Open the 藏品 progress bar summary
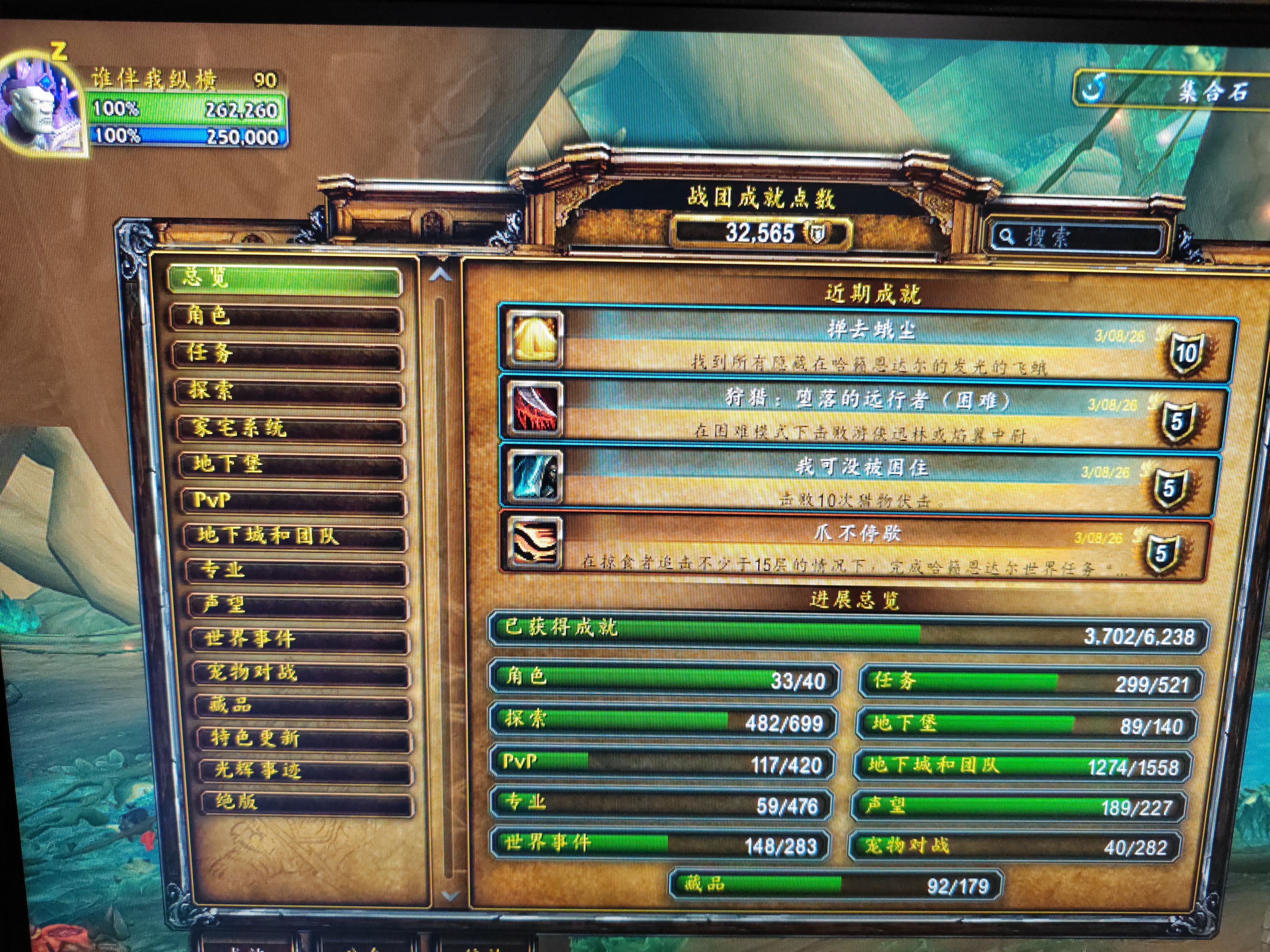 click(836, 884)
